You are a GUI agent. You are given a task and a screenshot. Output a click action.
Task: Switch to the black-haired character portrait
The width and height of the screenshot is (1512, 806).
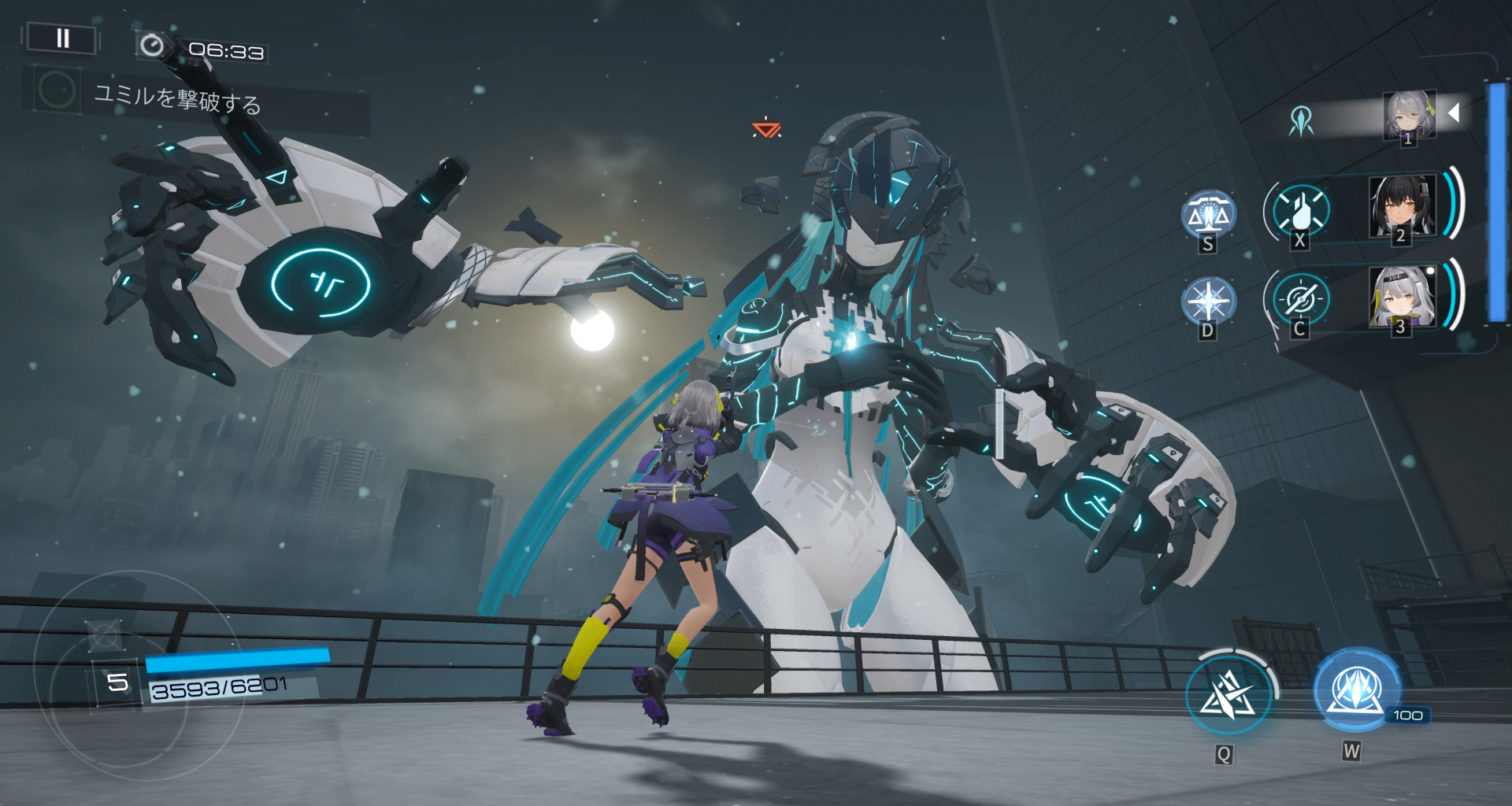point(1401,206)
